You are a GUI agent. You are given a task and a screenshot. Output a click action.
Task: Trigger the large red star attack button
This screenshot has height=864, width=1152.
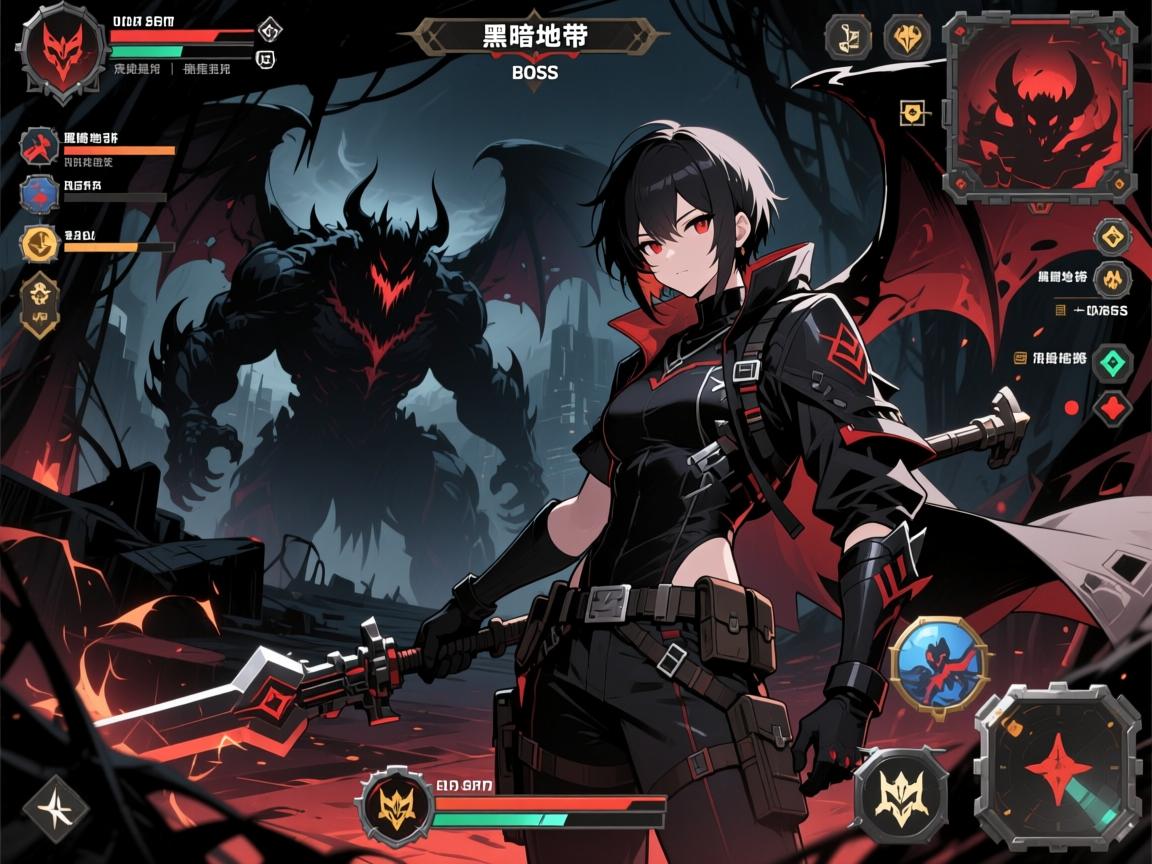(x=1057, y=765)
